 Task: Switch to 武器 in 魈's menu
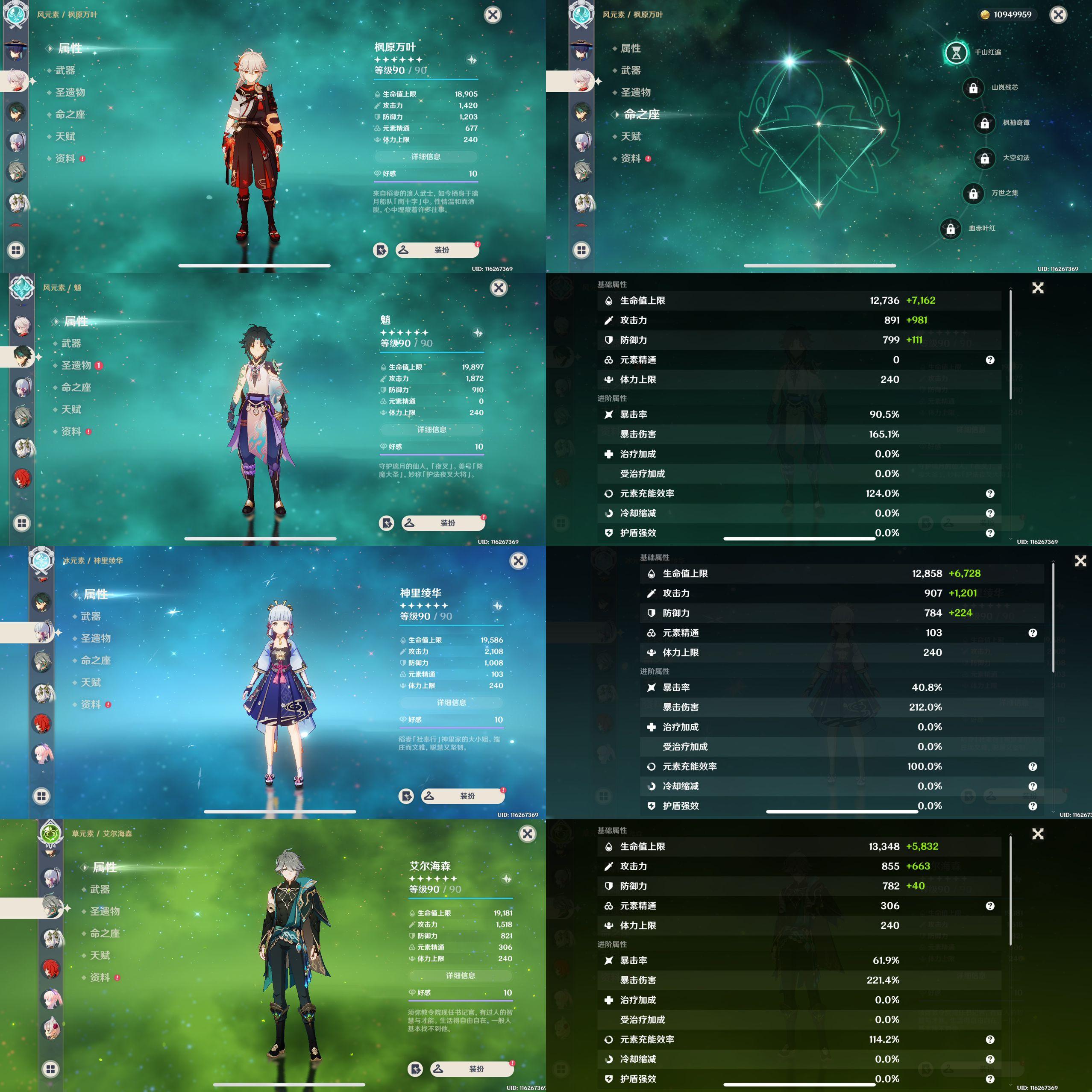pyautogui.click(x=71, y=343)
